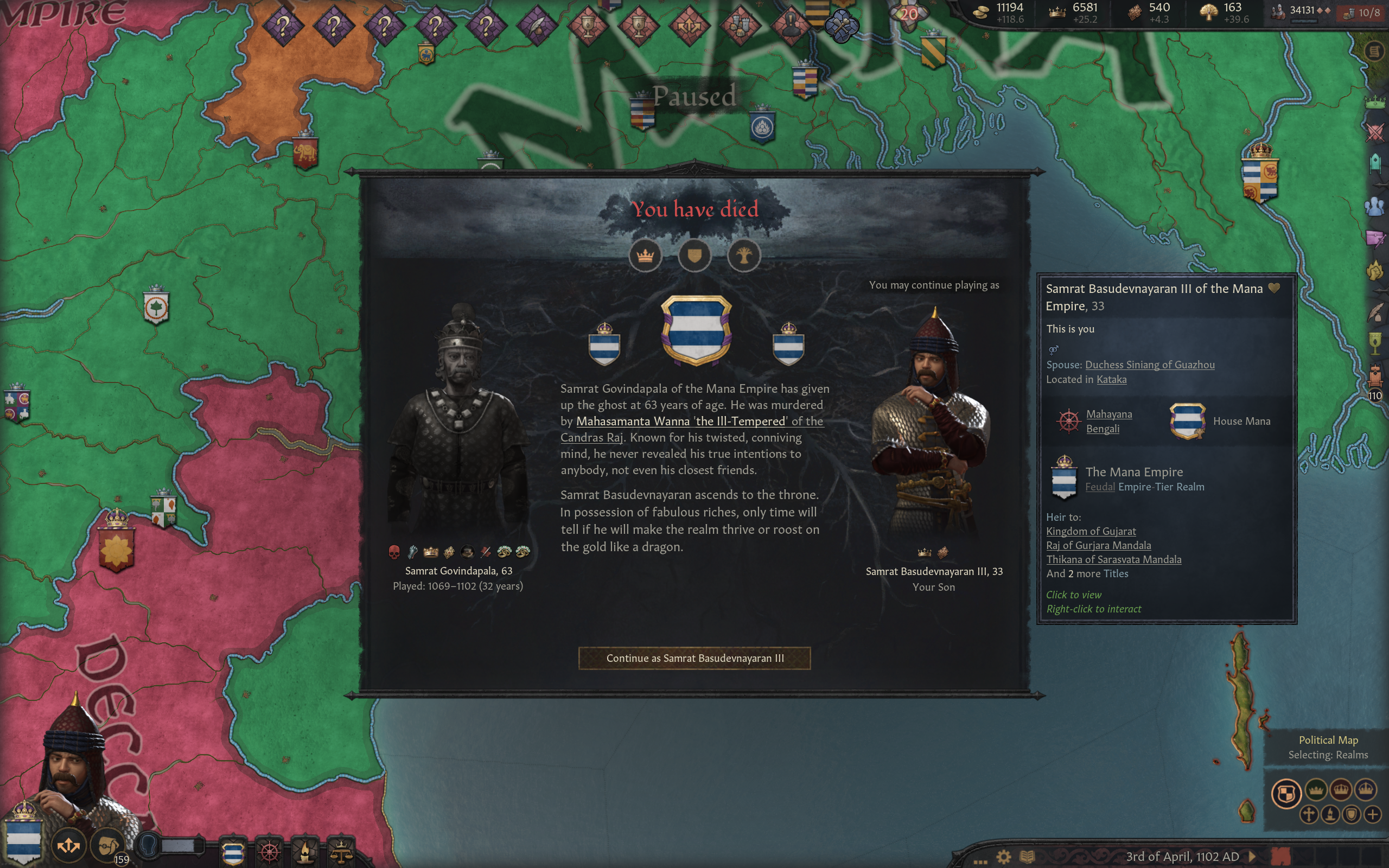Image resolution: width=1389 pixels, height=868 pixels.
Task: Toggle the Culture map mode with the candle button
Action: (1330, 815)
